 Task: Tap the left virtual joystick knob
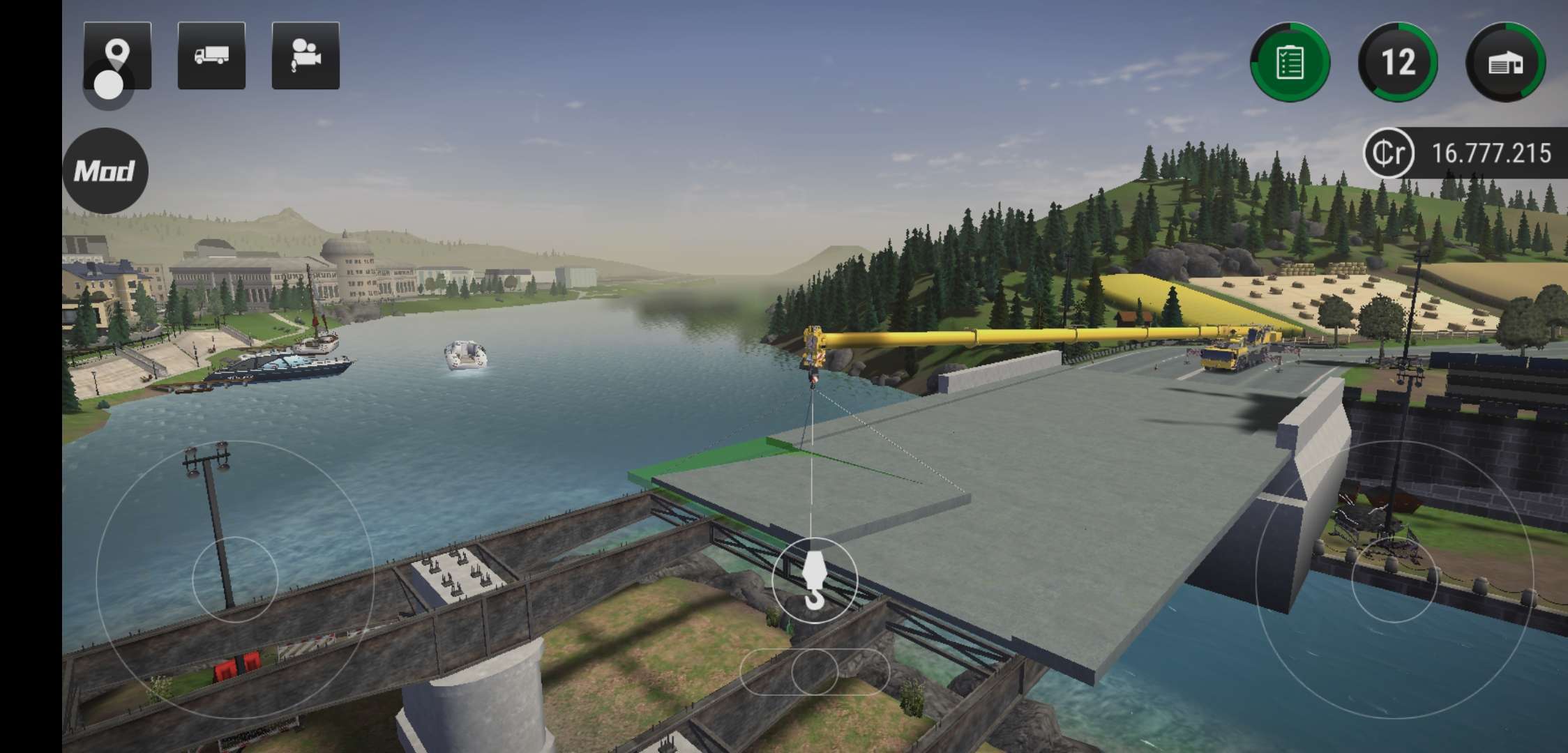coord(235,579)
